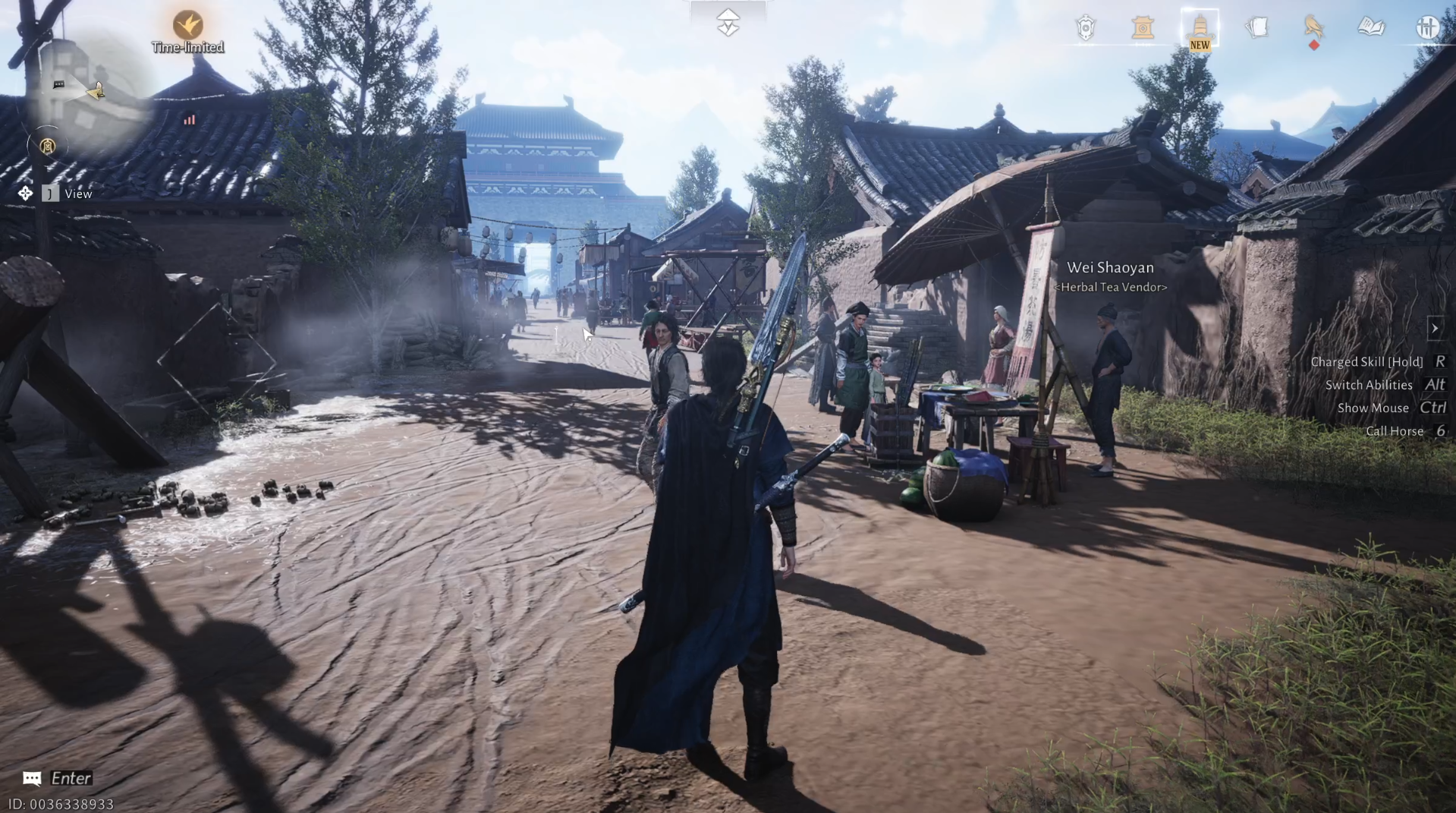Select Wei Shaoyan the Herbal Tea Vendor nameplate
Viewport: 1456px width, 813px height.
[1111, 267]
